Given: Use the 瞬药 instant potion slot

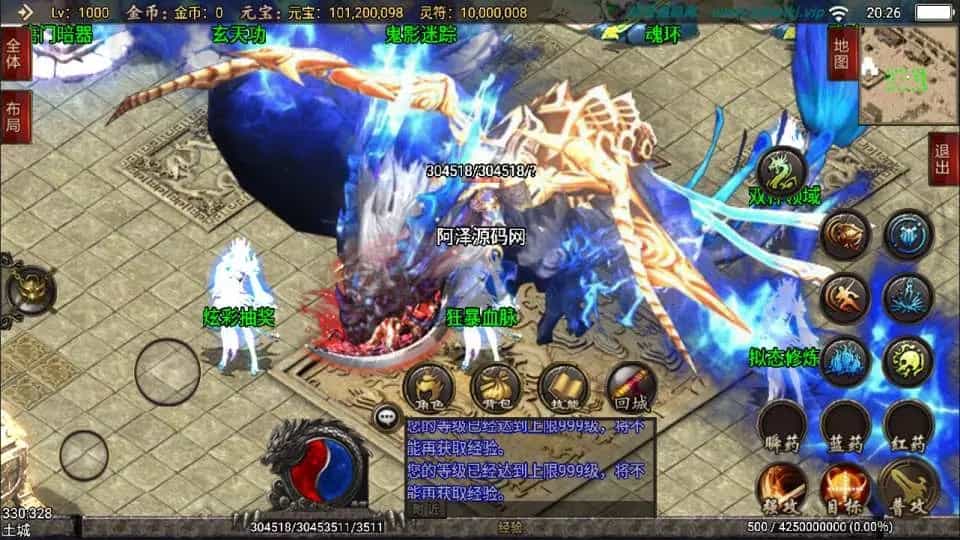Looking at the screenshot, I should [782, 428].
